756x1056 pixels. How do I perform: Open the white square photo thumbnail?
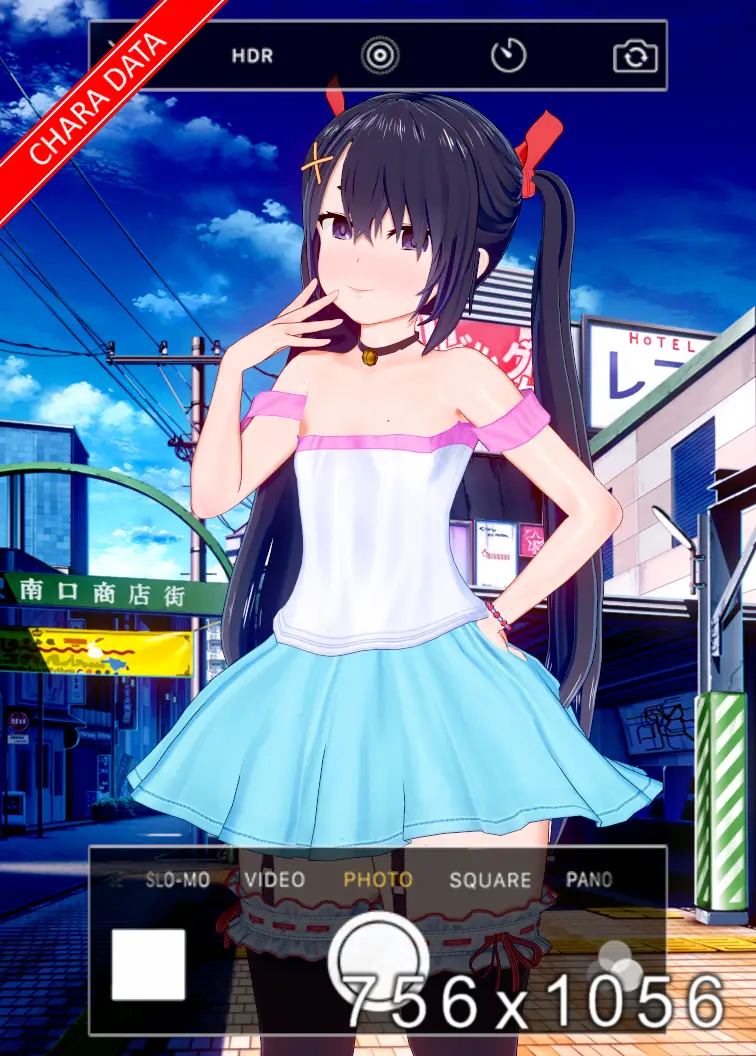pos(148,965)
